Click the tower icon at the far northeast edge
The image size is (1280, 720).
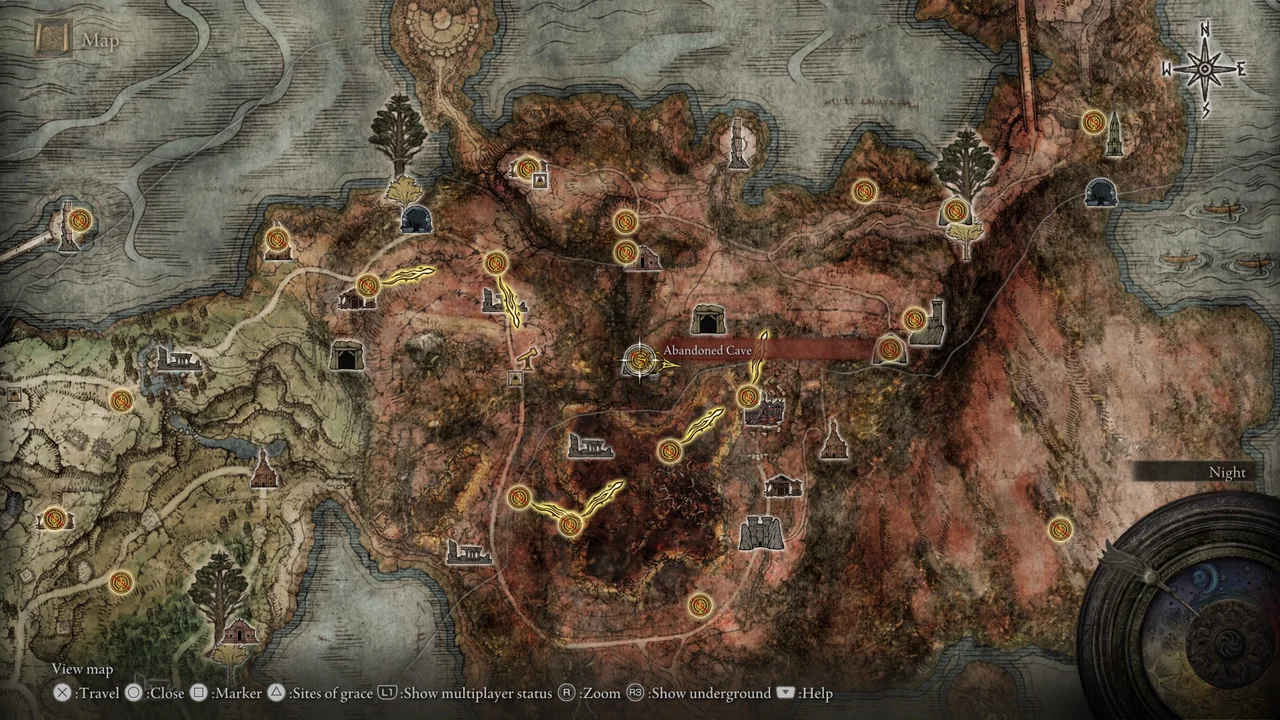pos(1113,133)
